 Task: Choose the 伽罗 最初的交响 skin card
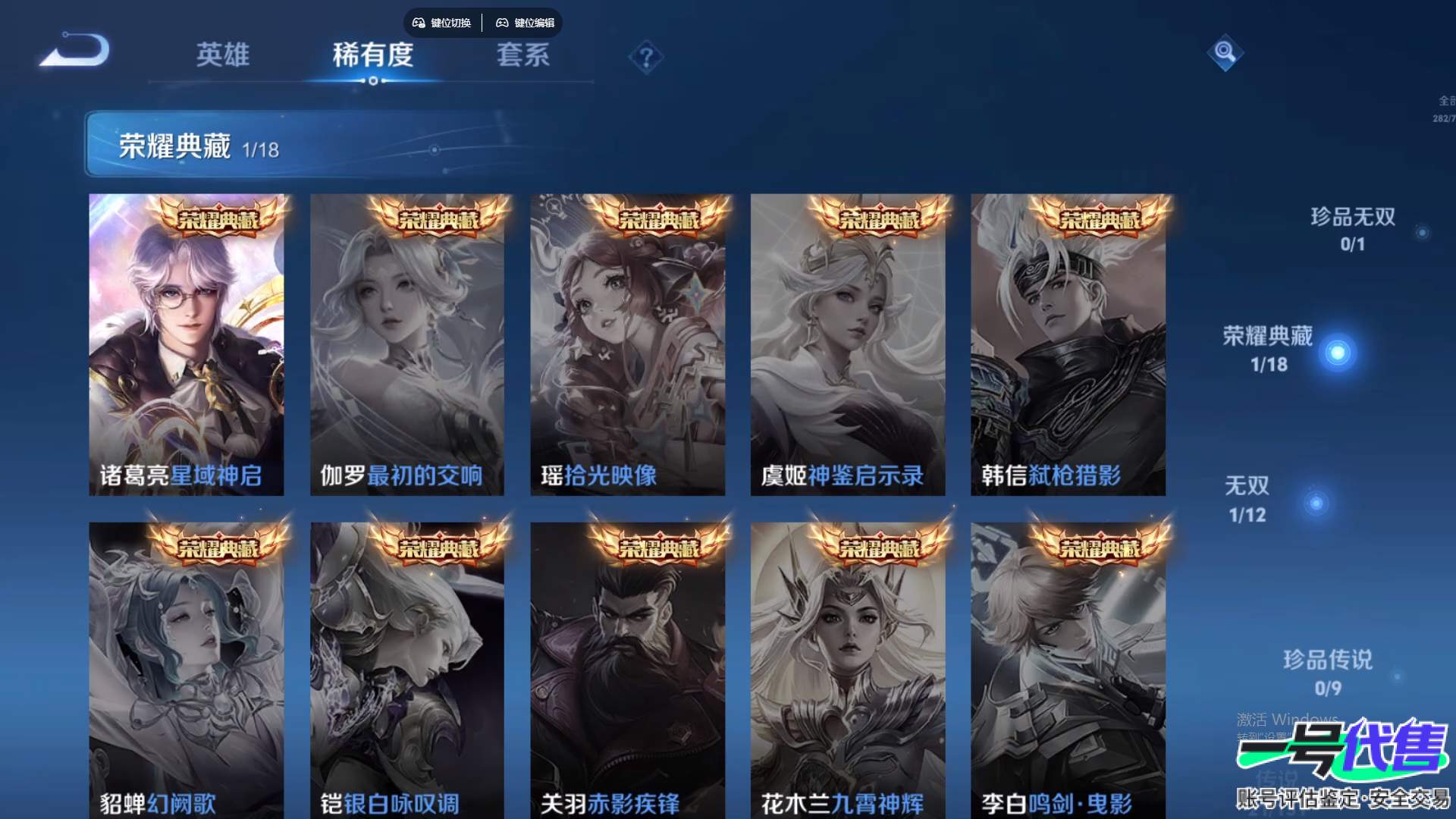407,344
